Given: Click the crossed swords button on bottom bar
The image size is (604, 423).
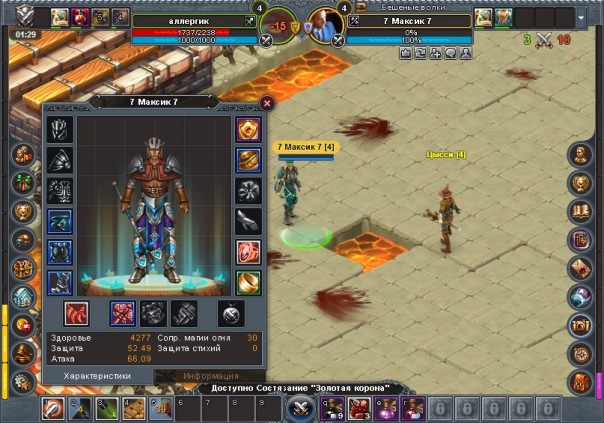Looking at the screenshot, I should (x=301, y=407).
